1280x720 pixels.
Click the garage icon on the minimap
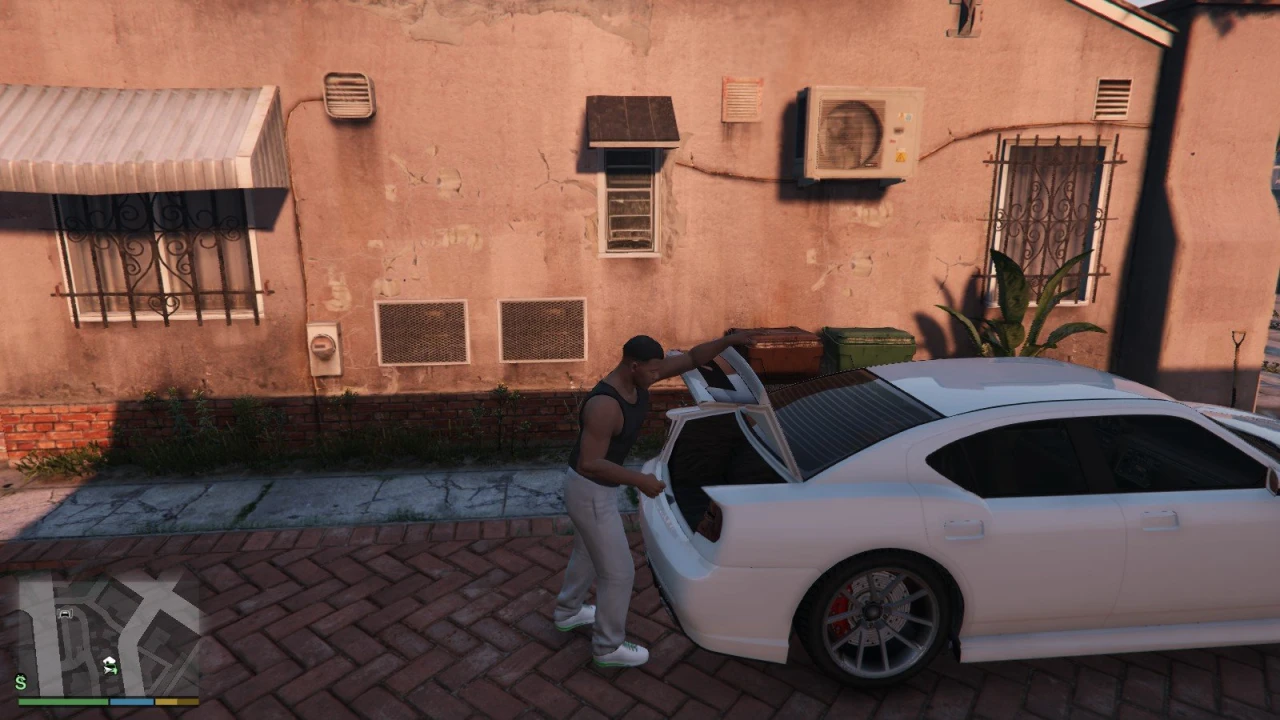click(x=64, y=613)
